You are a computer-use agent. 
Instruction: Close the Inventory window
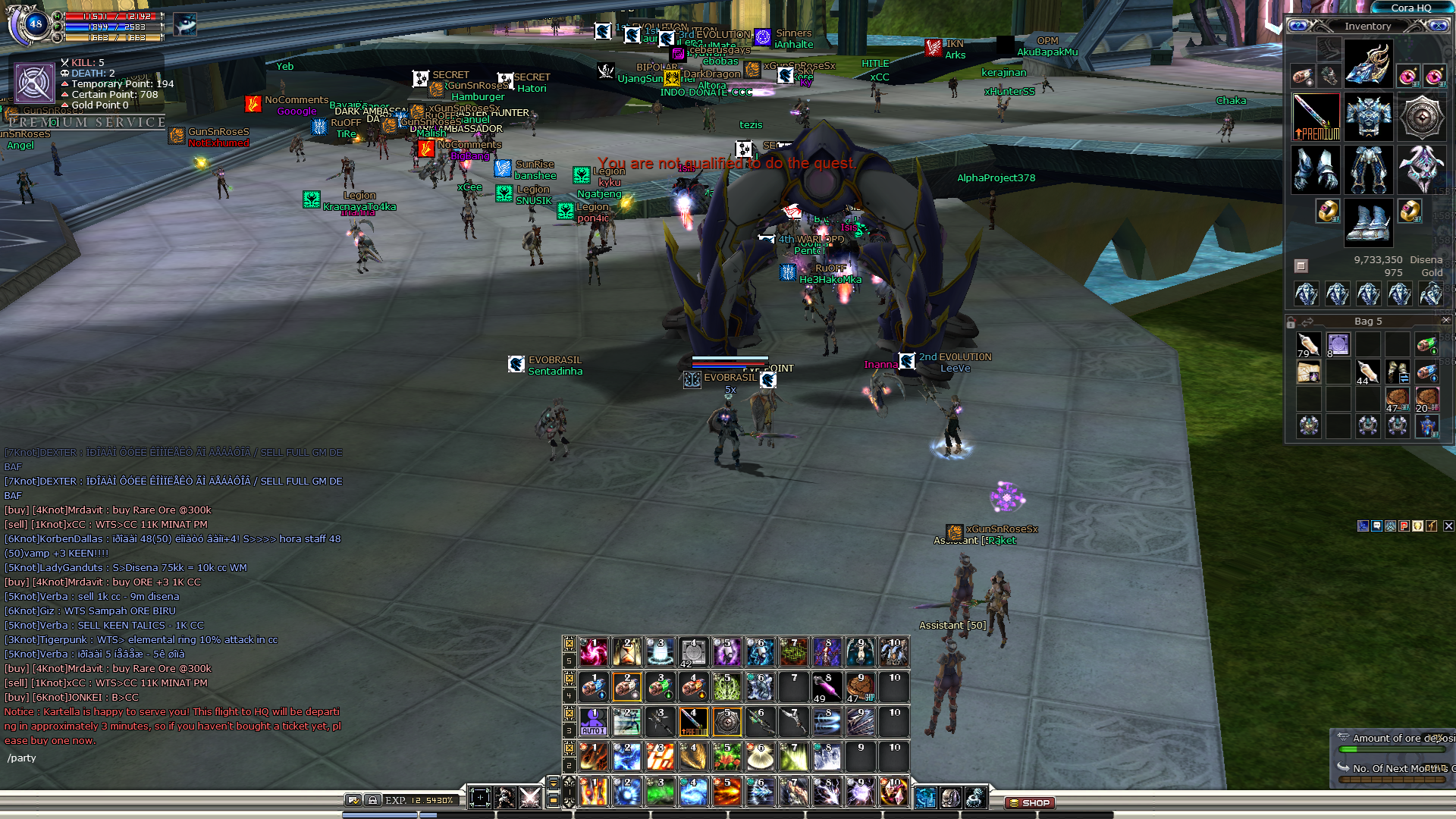point(1439,26)
